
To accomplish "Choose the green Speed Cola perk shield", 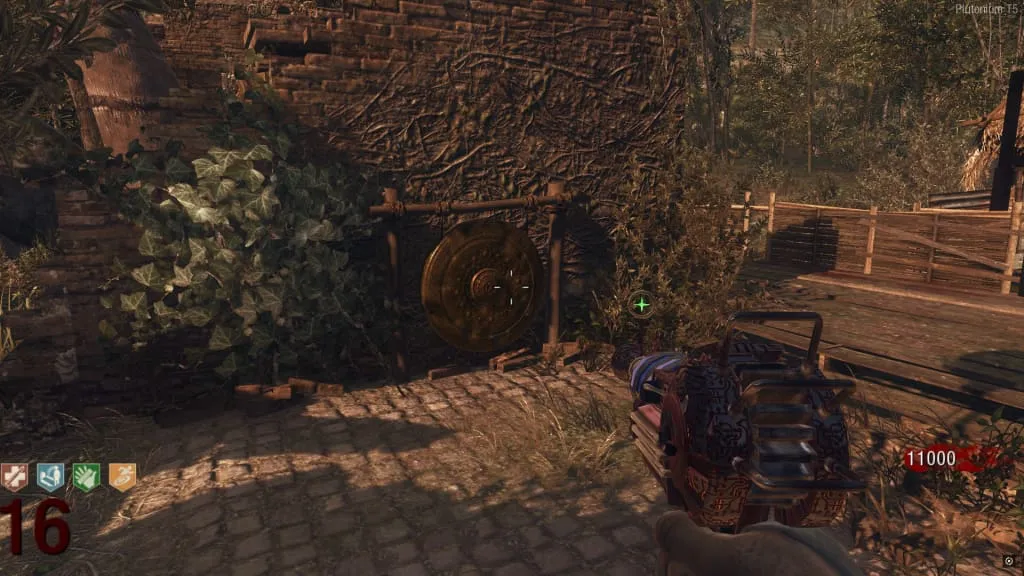I will pos(86,478).
